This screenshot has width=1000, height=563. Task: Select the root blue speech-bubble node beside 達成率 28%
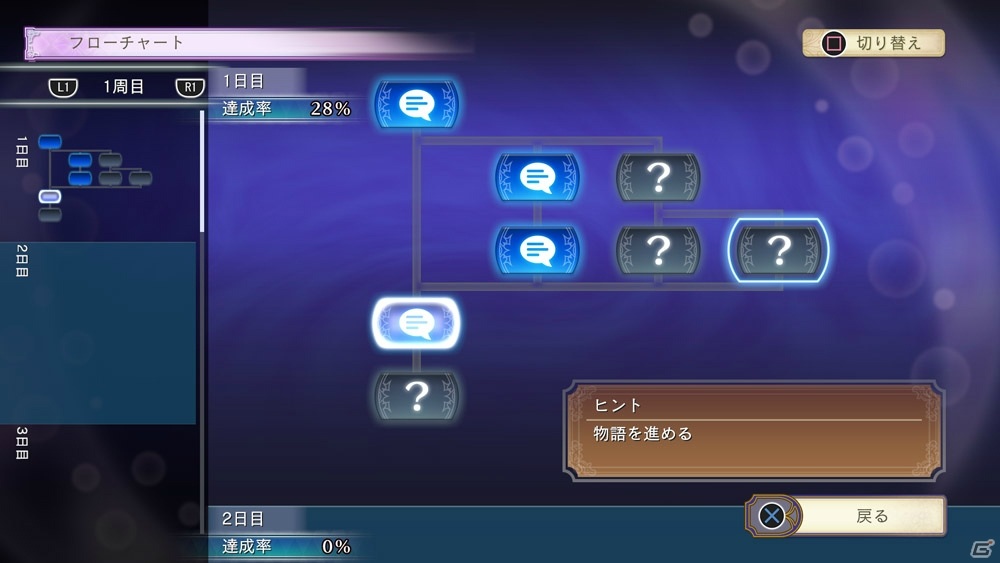(416, 104)
